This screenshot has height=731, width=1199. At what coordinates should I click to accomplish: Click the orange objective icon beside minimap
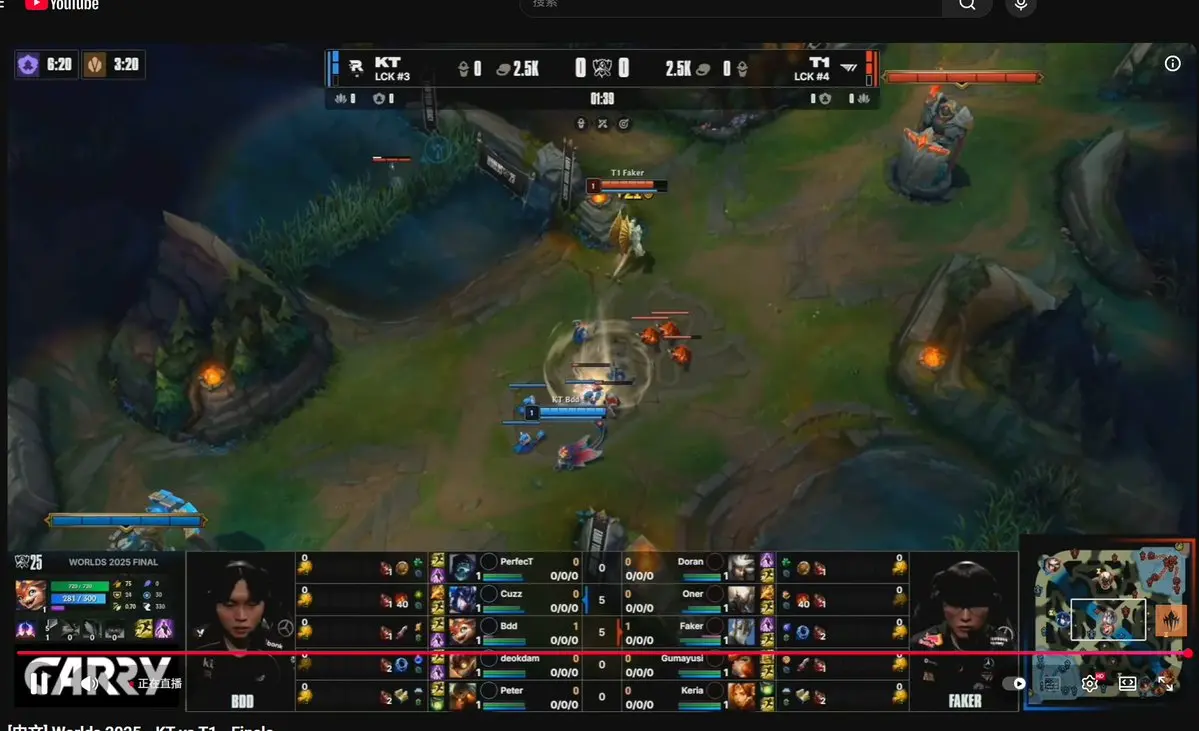point(1169,620)
